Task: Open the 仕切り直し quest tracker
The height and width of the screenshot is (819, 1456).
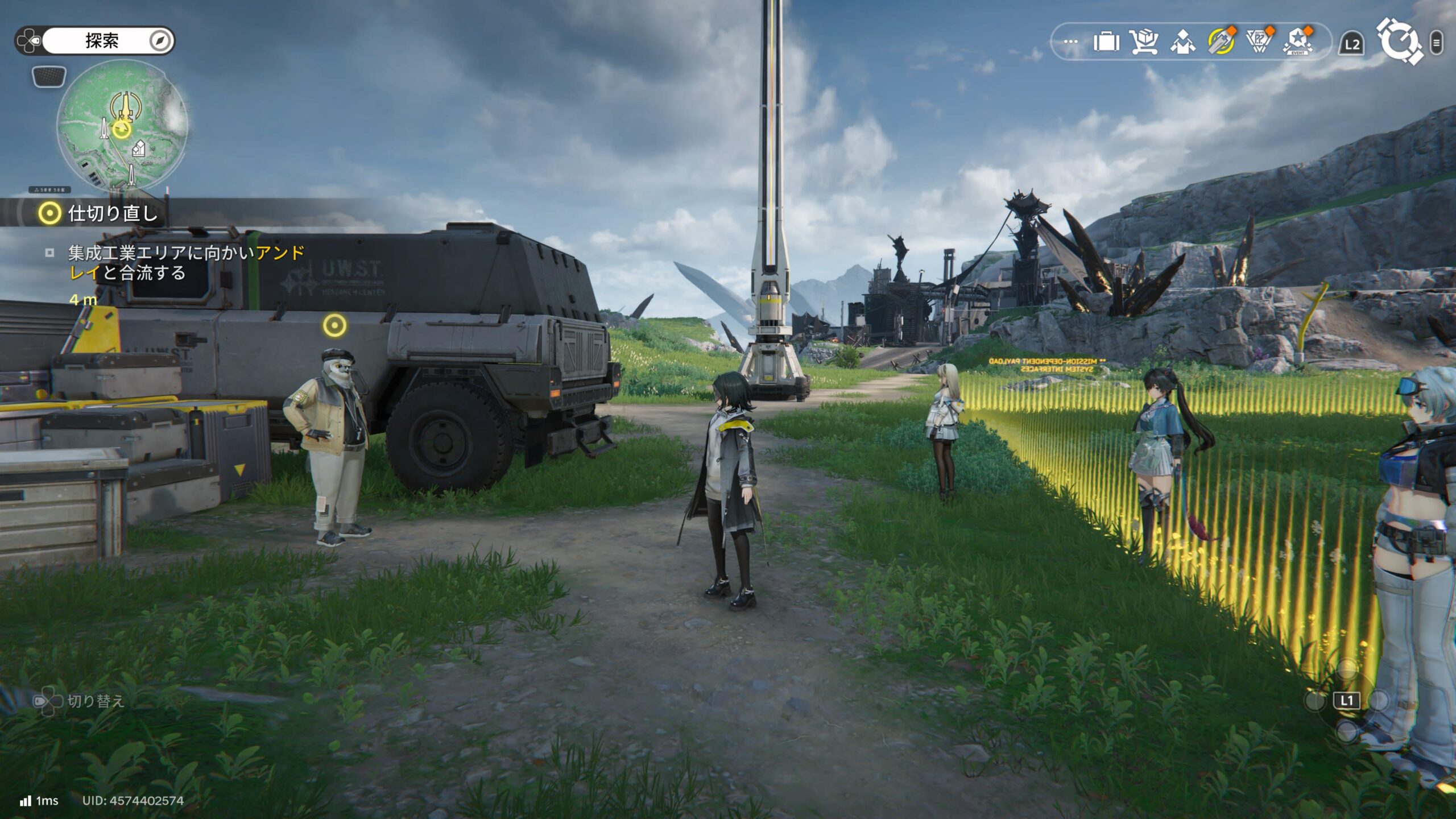Action: click(x=112, y=213)
